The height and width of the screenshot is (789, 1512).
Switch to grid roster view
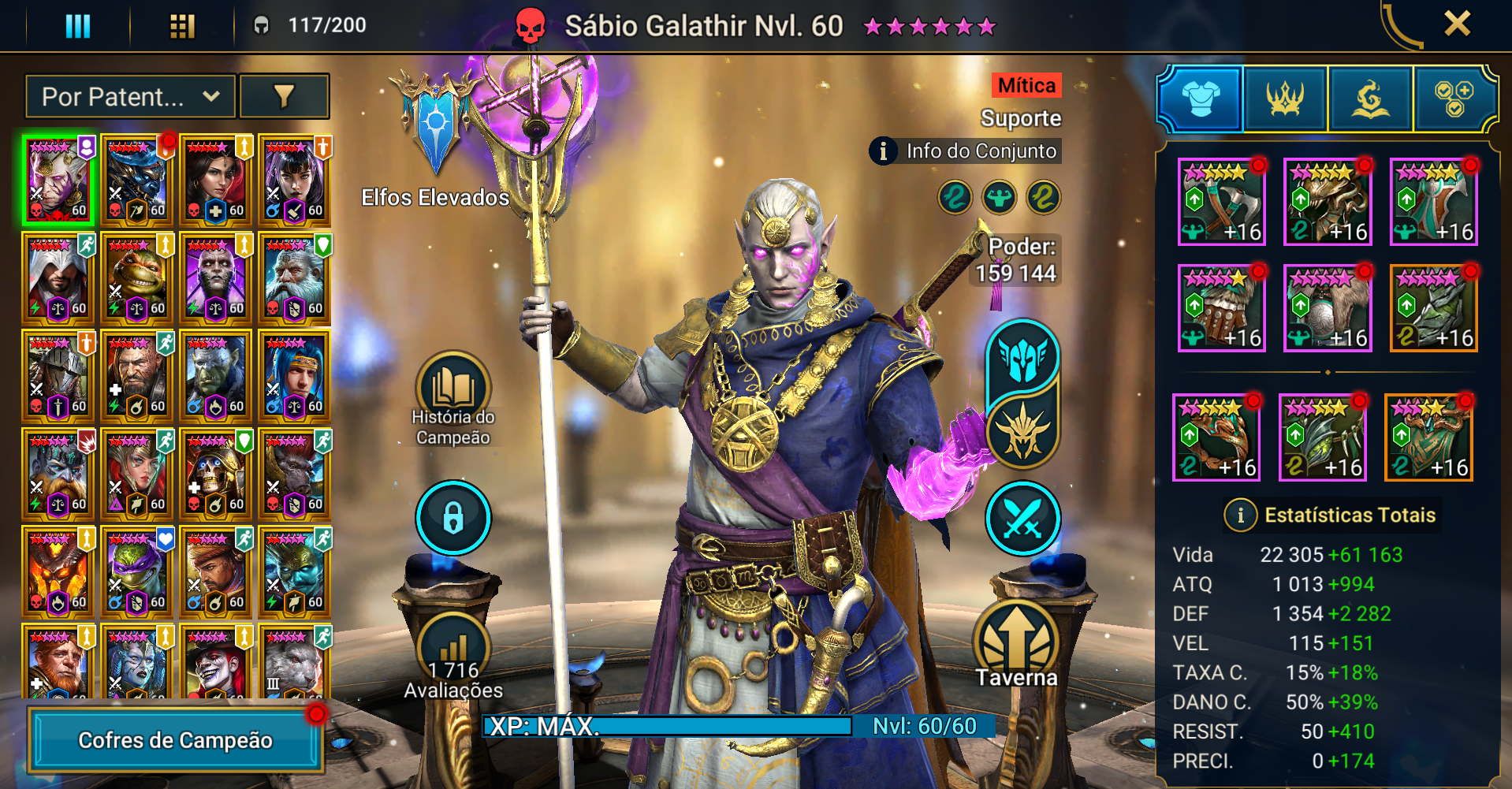click(x=182, y=25)
